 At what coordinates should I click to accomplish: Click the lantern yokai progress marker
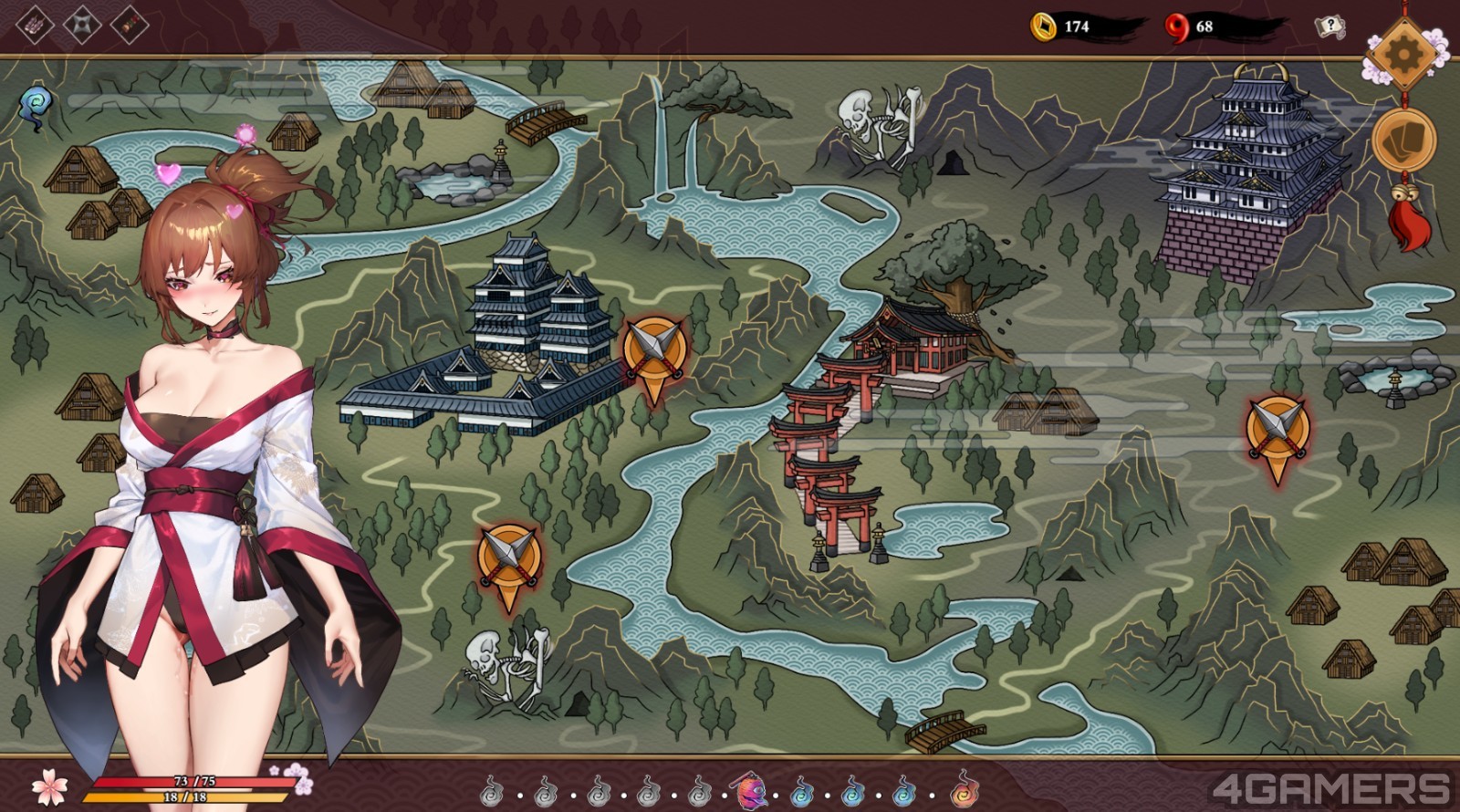(750, 790)
